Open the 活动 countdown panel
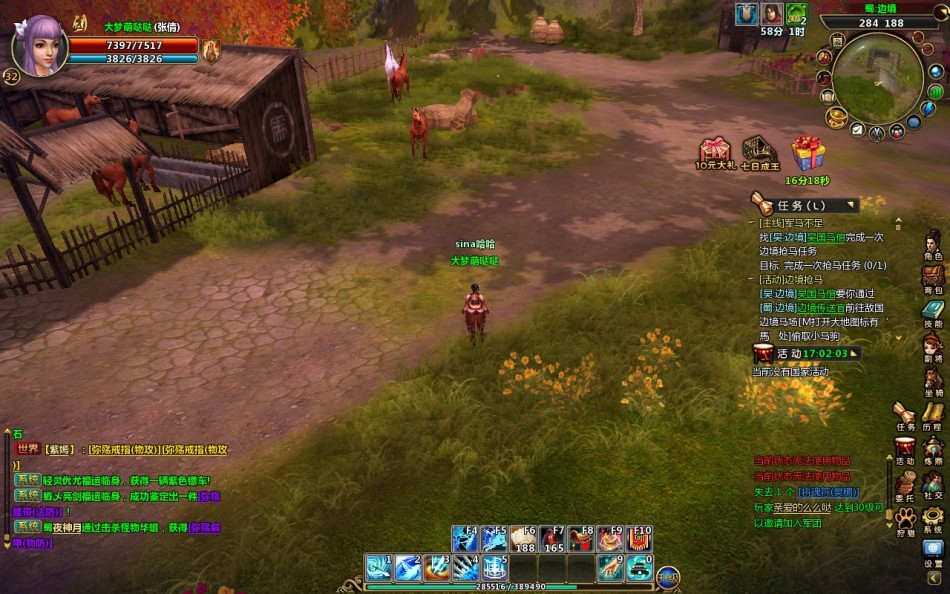 coord(805,353)
